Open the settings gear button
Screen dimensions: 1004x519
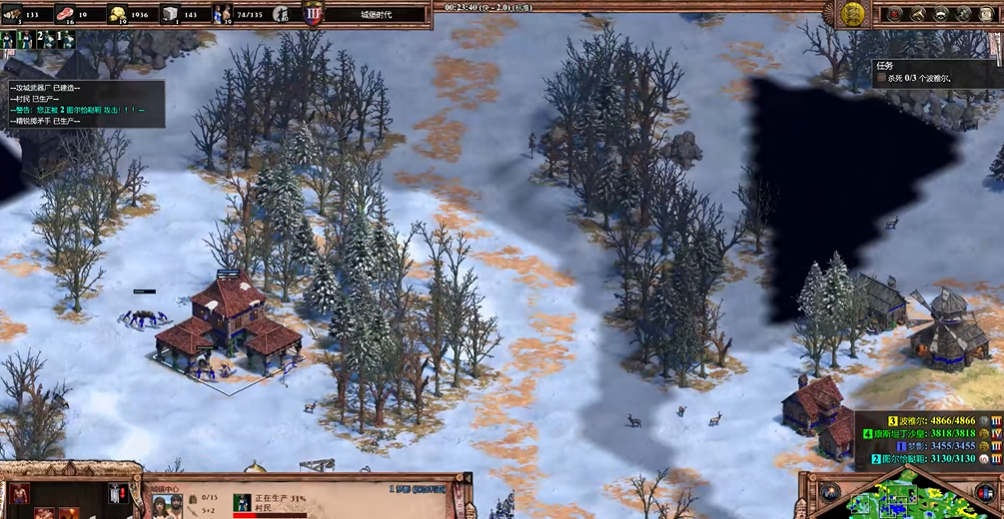point(963,14)
